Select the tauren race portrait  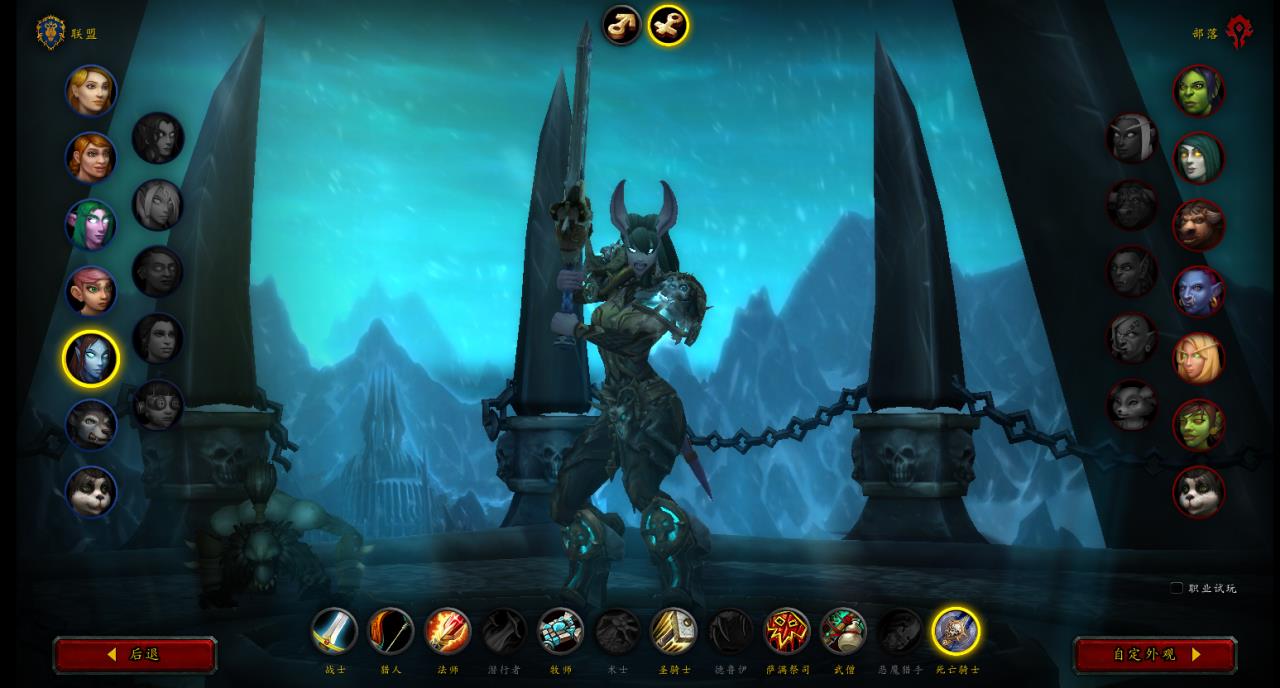[1198, 225]
